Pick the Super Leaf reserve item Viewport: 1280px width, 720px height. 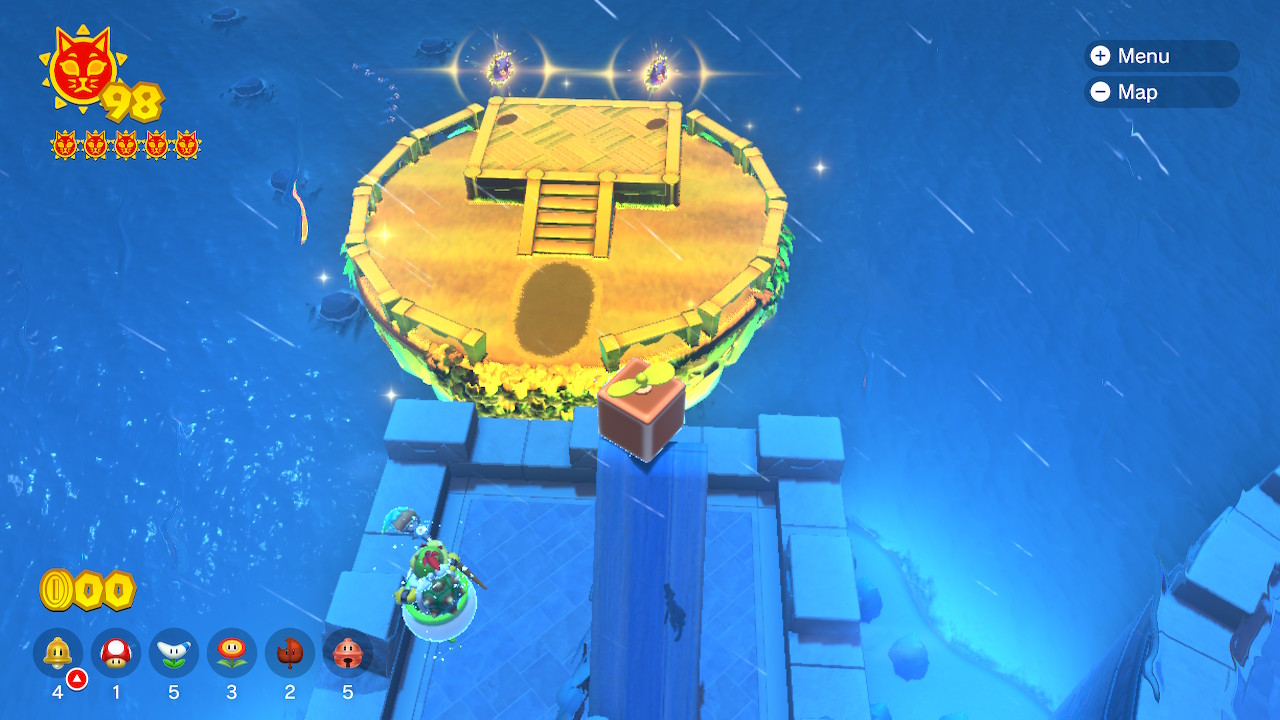290,653
